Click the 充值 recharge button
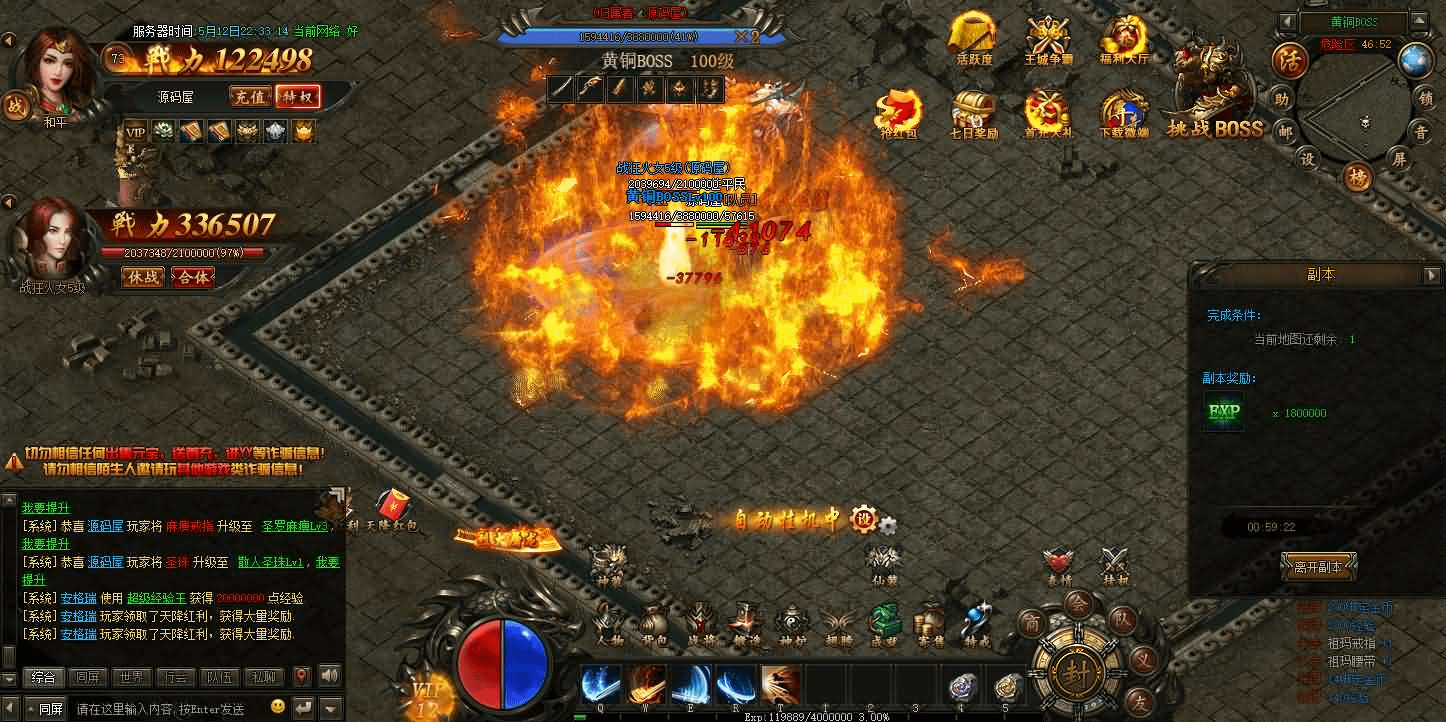Screen dimensions: 1446x722 (x=250, y=97)
